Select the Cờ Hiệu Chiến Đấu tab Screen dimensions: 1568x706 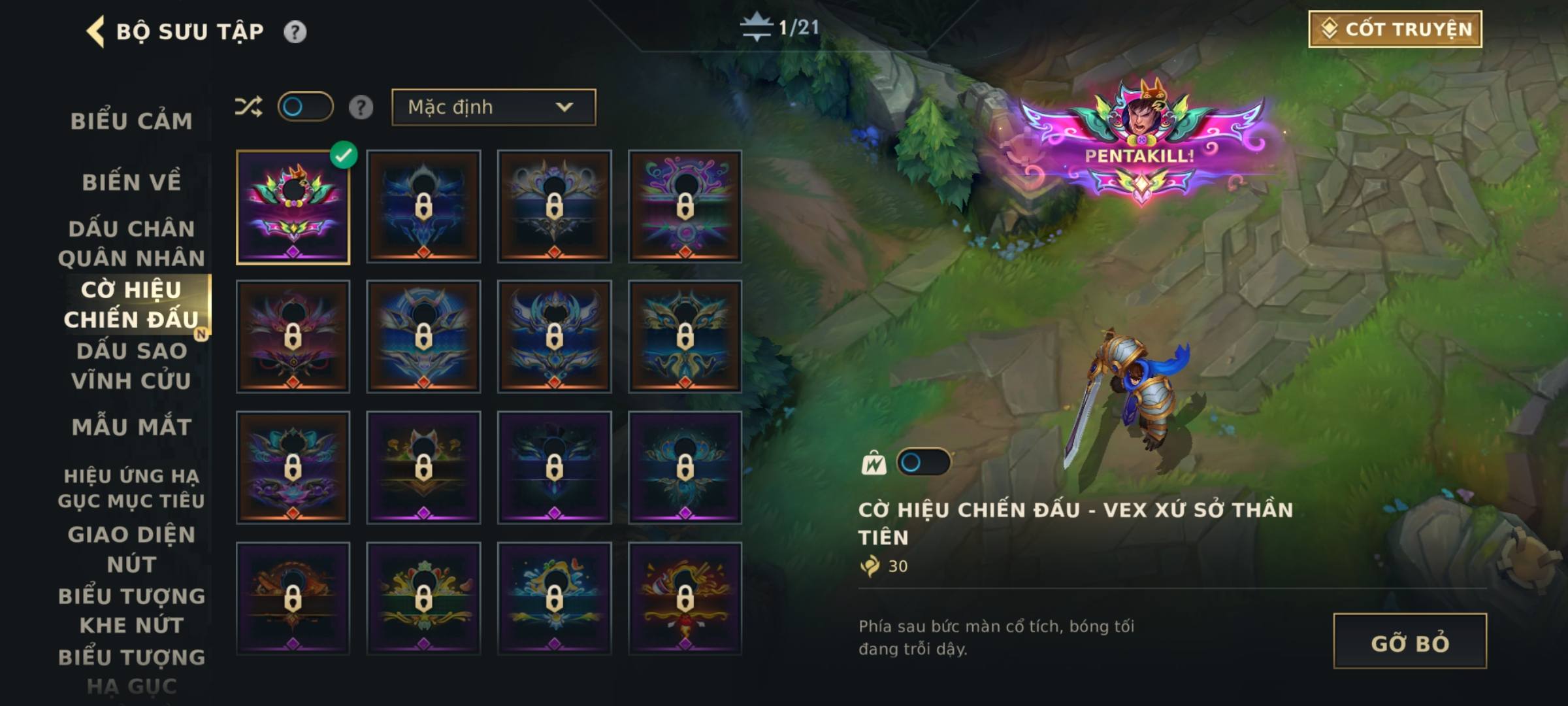[131, 305]
